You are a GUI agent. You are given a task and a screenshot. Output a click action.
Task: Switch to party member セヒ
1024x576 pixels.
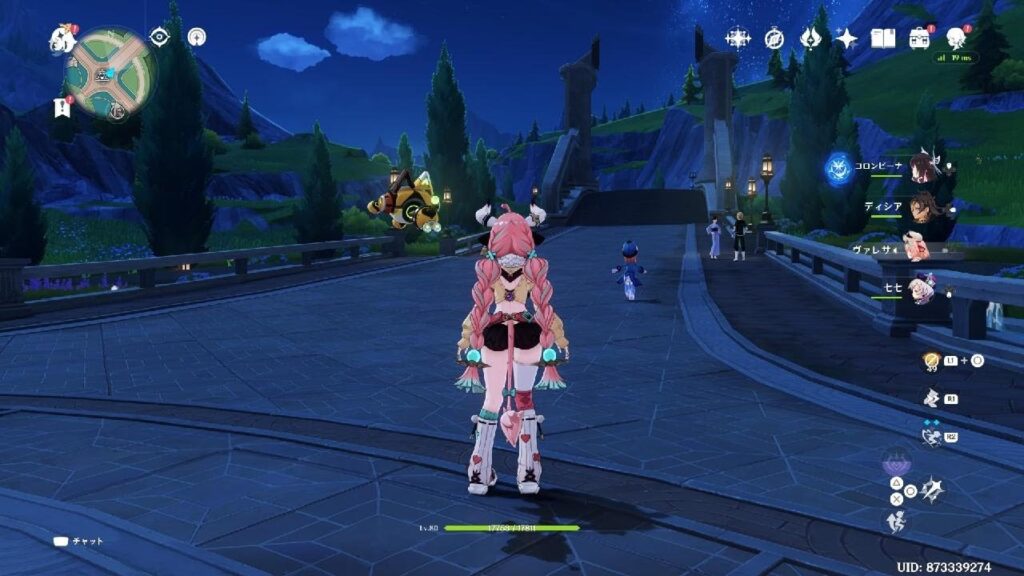[922, 287]
